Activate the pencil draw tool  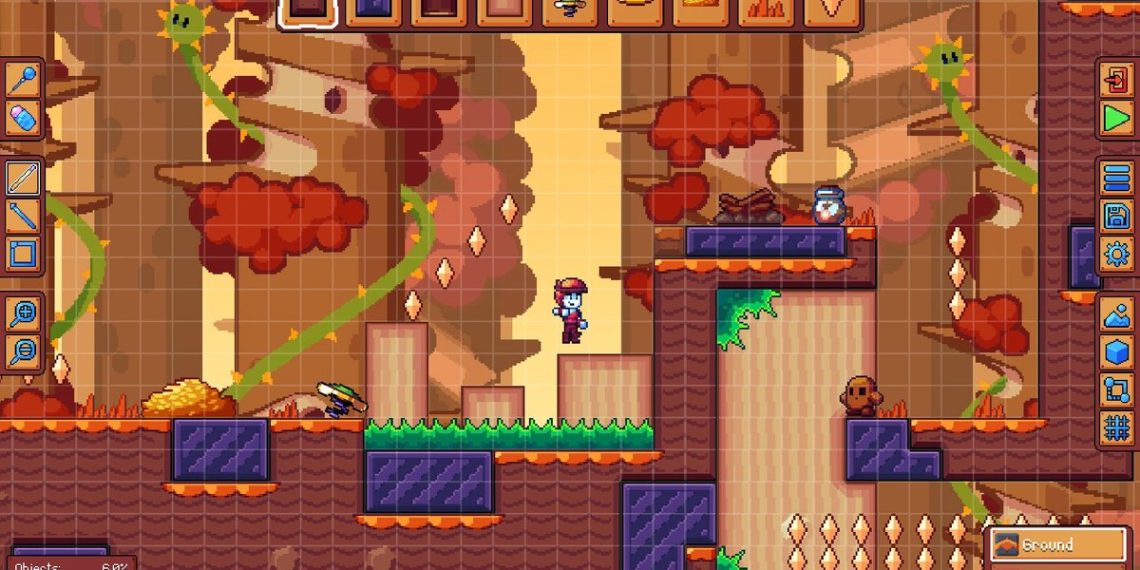(x=22, y=178)
